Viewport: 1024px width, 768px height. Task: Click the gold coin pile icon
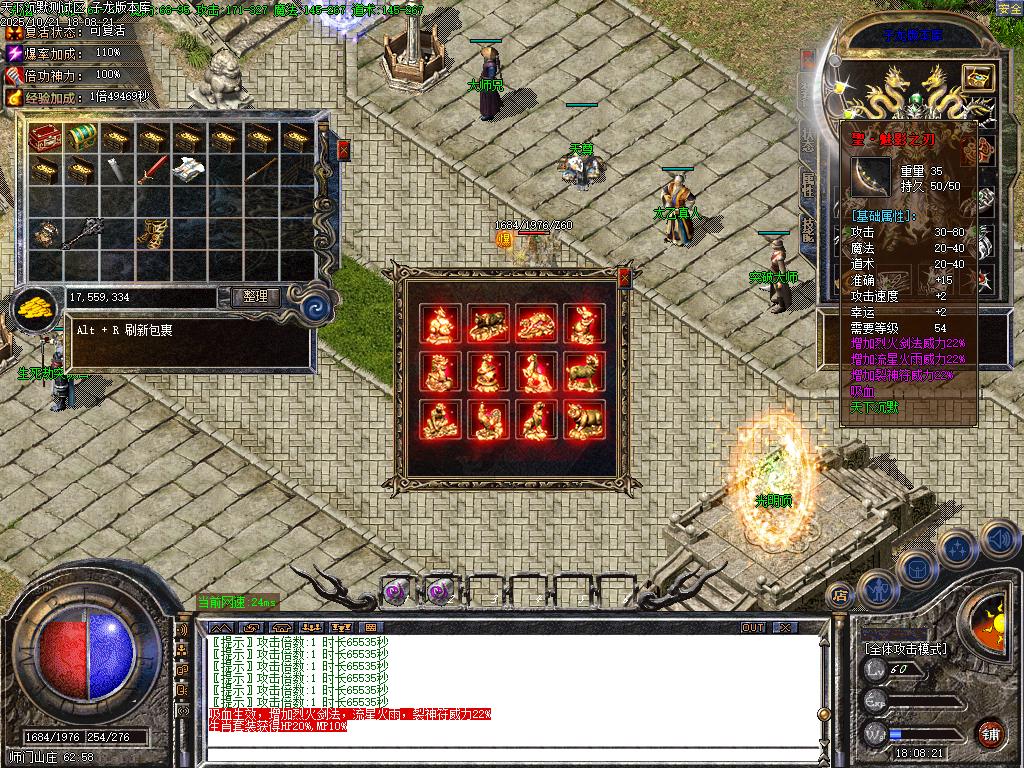(36, 307)
